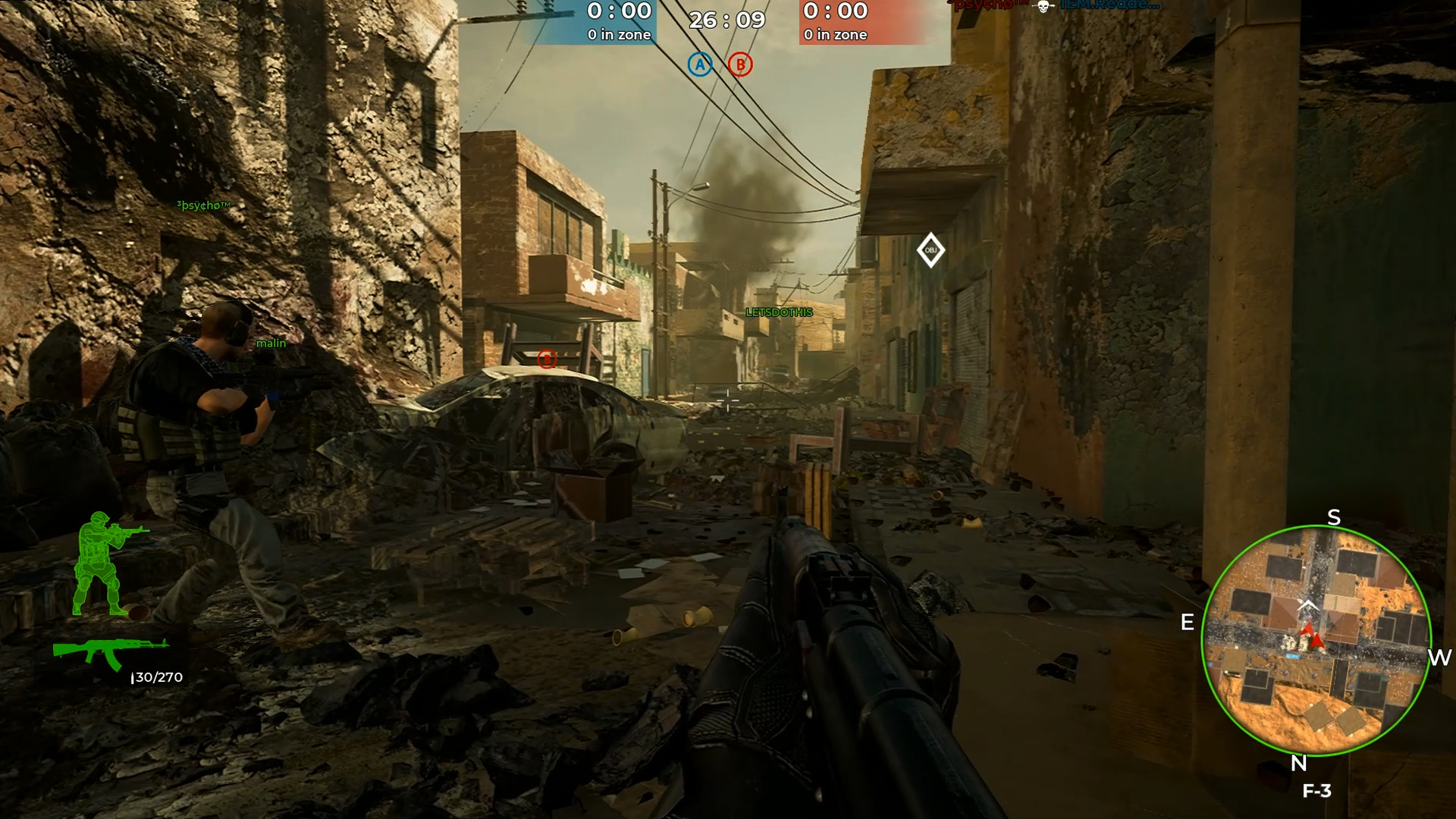1456x819 pixels.
Task: Select the green AK rifle icon
Action: click(x=111, y=650)
